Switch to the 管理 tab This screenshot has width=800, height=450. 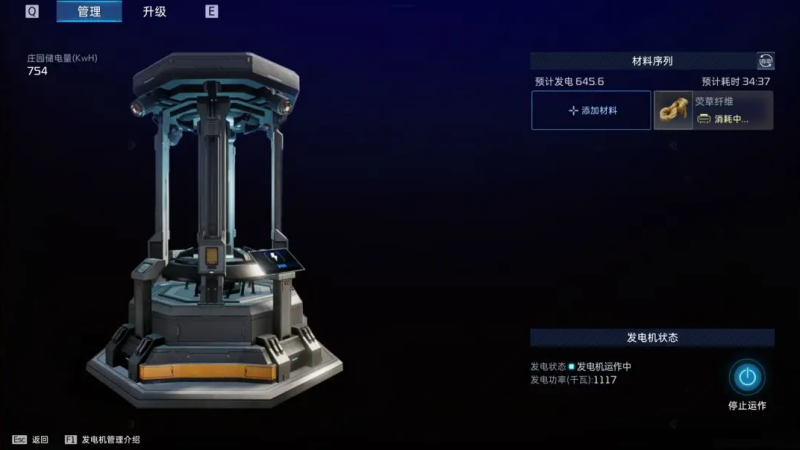88,12
